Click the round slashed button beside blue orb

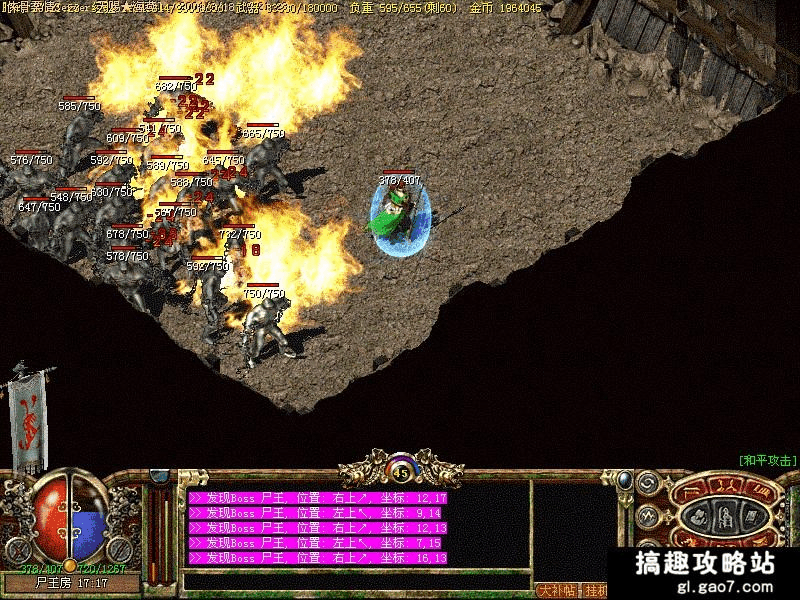point(119,548)
